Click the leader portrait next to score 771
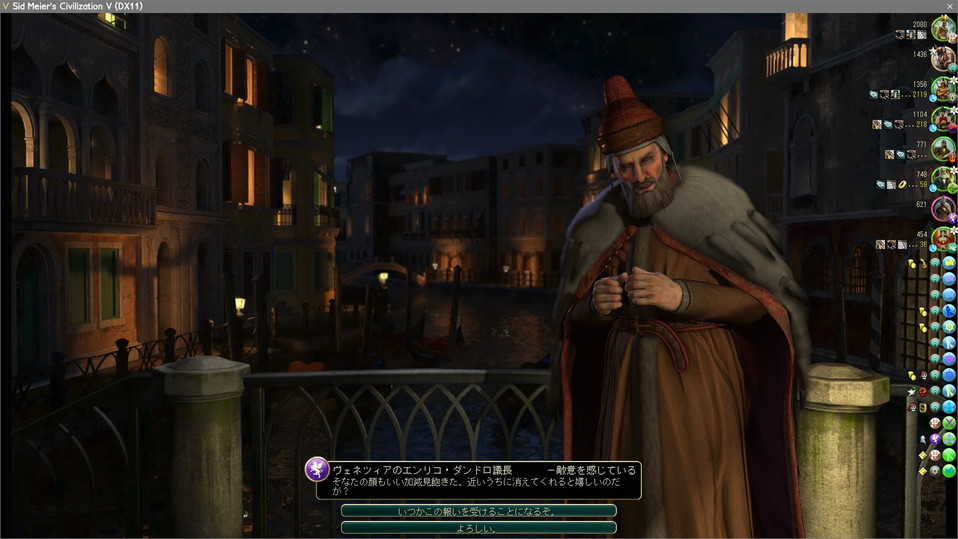 click(x=943, y=149)
